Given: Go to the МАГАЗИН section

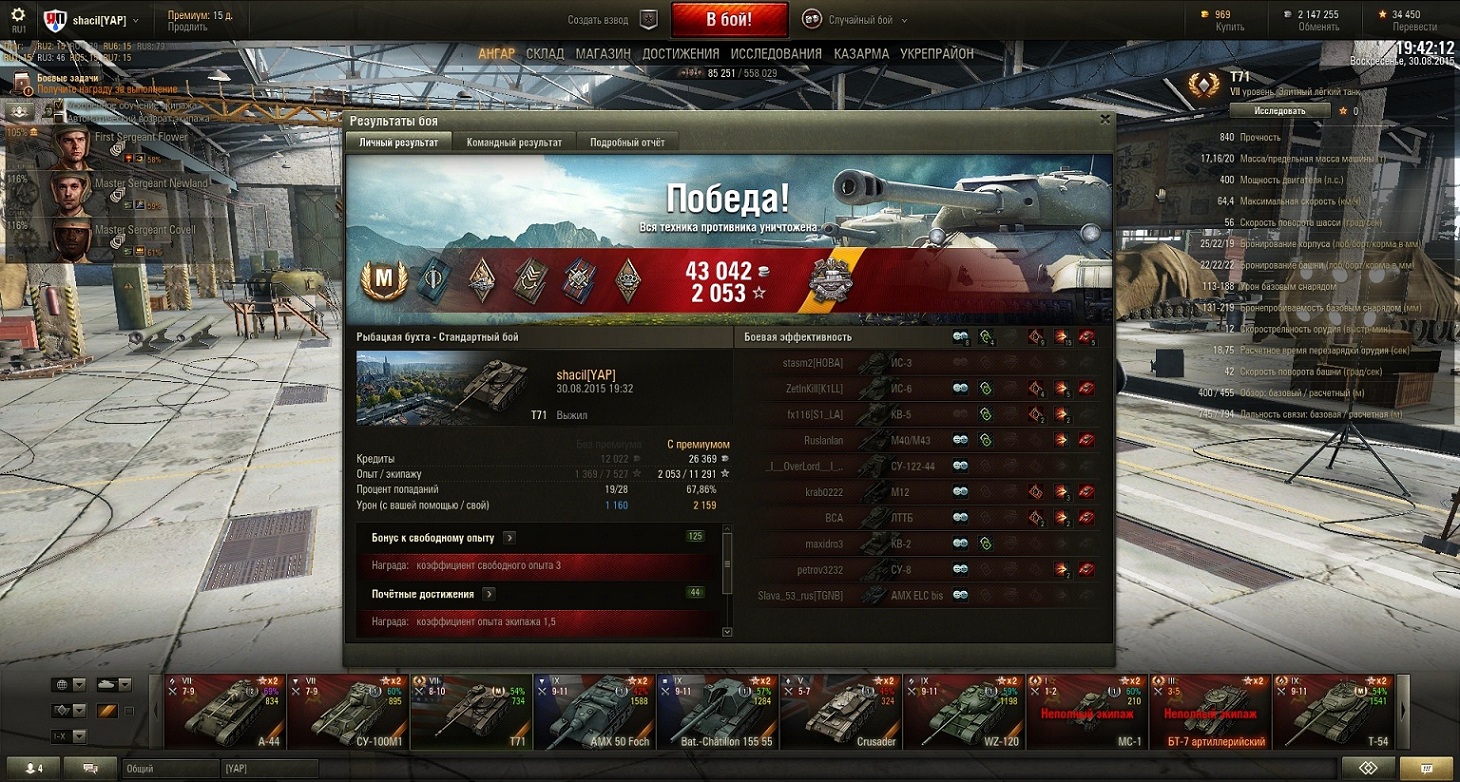Looking at the screenshot, I should tap(603, 54).
